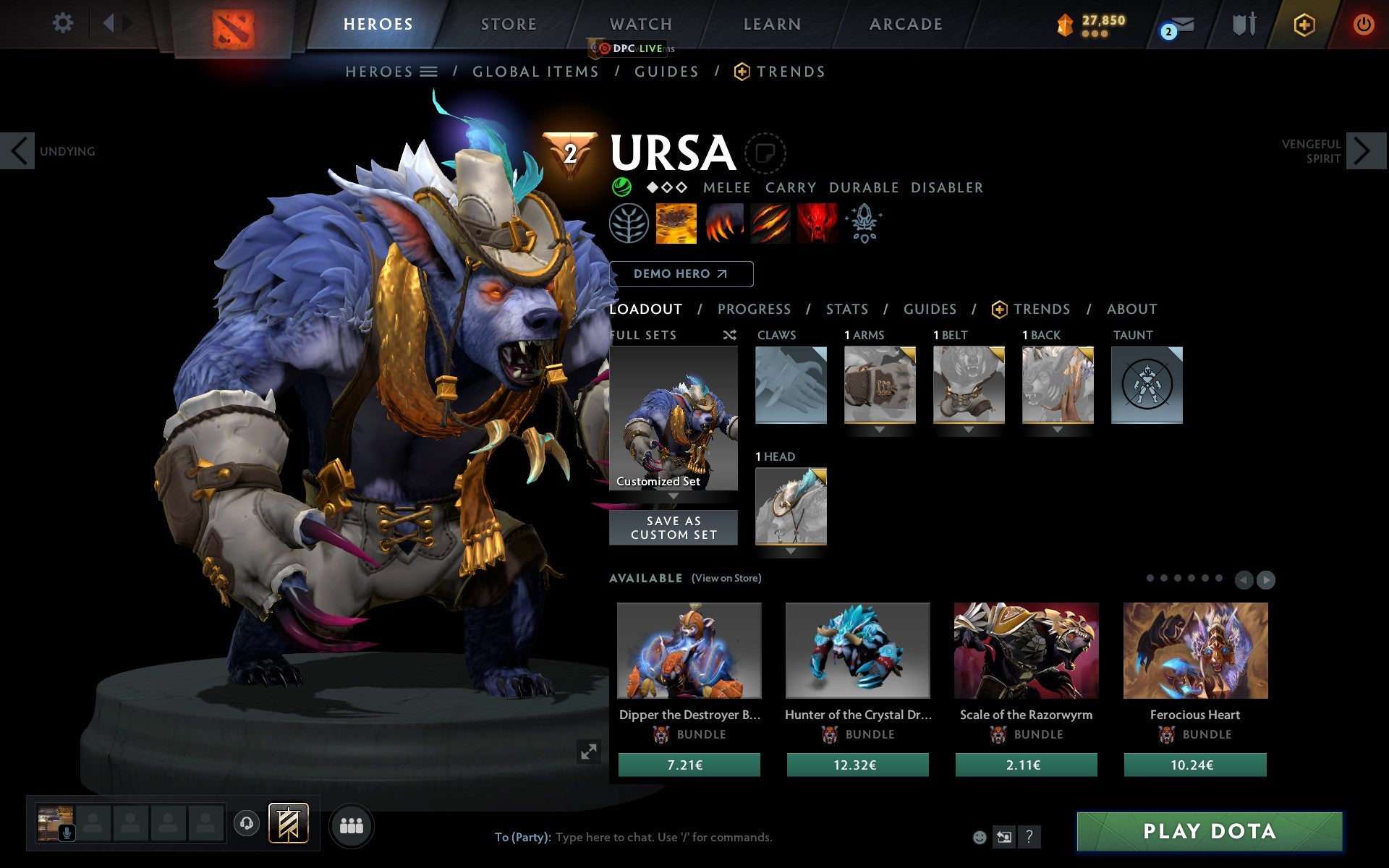This screenshot has height=868, width=1389.
Task: Expand the 1 HEAD item slot dropdown arrow
Action: [x=790, y=550]
